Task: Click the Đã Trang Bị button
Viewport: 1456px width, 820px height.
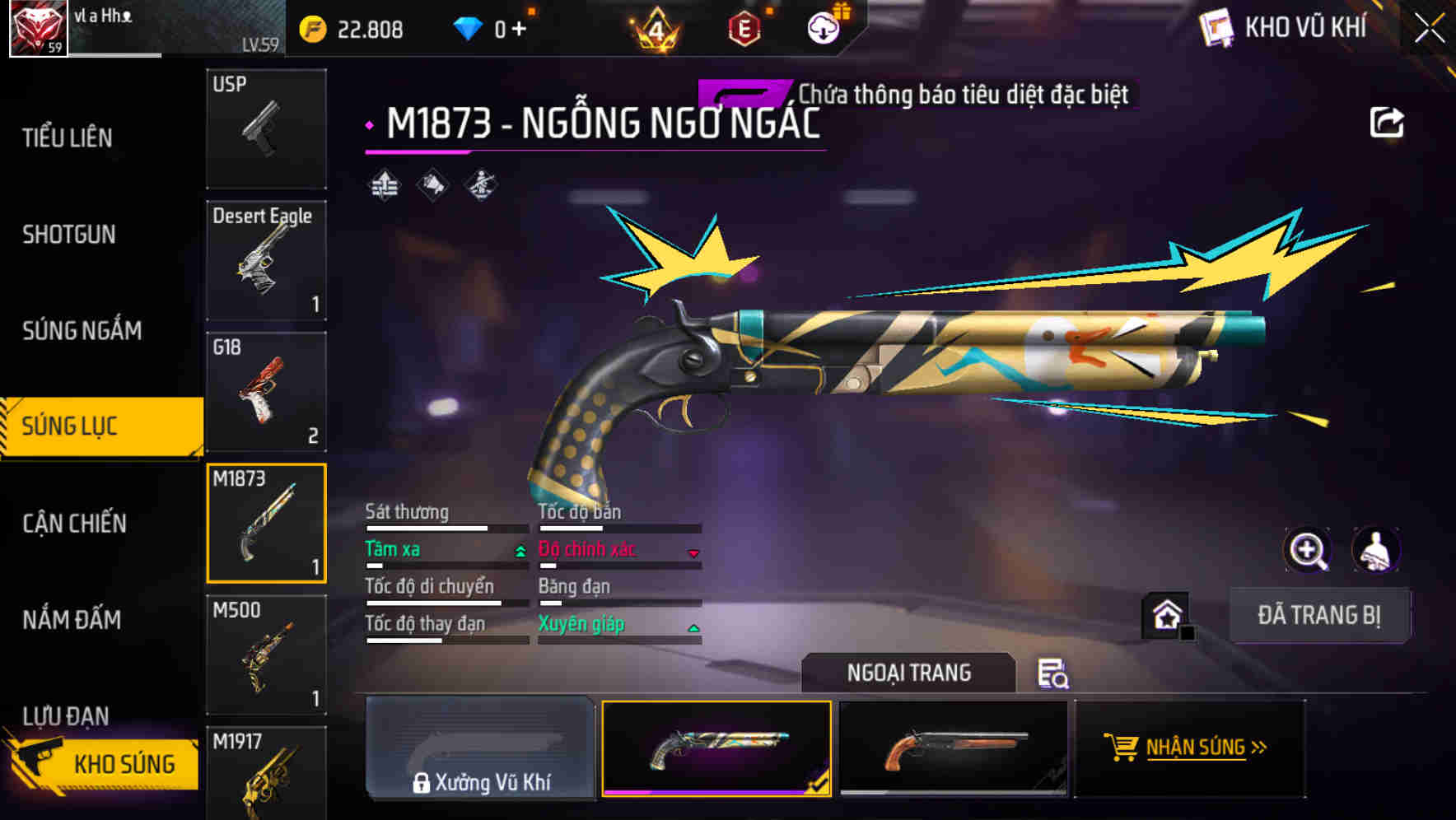Action: (1319, 614)
